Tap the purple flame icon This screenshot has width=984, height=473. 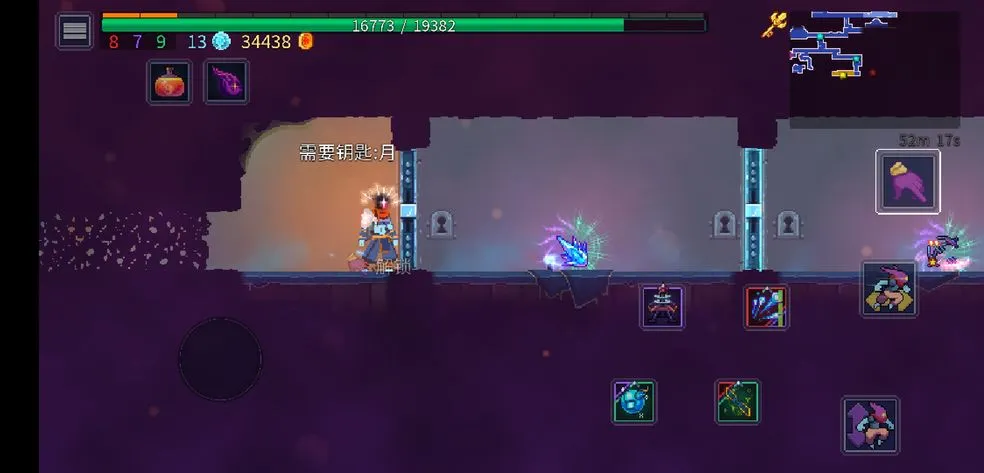pos(227,82)
